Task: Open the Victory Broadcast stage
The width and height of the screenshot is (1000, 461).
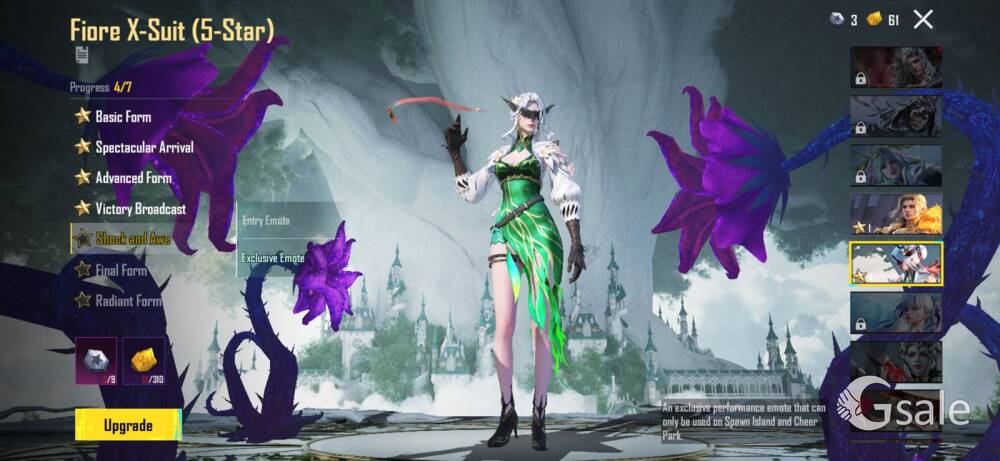Action: [x=140, y=209]
